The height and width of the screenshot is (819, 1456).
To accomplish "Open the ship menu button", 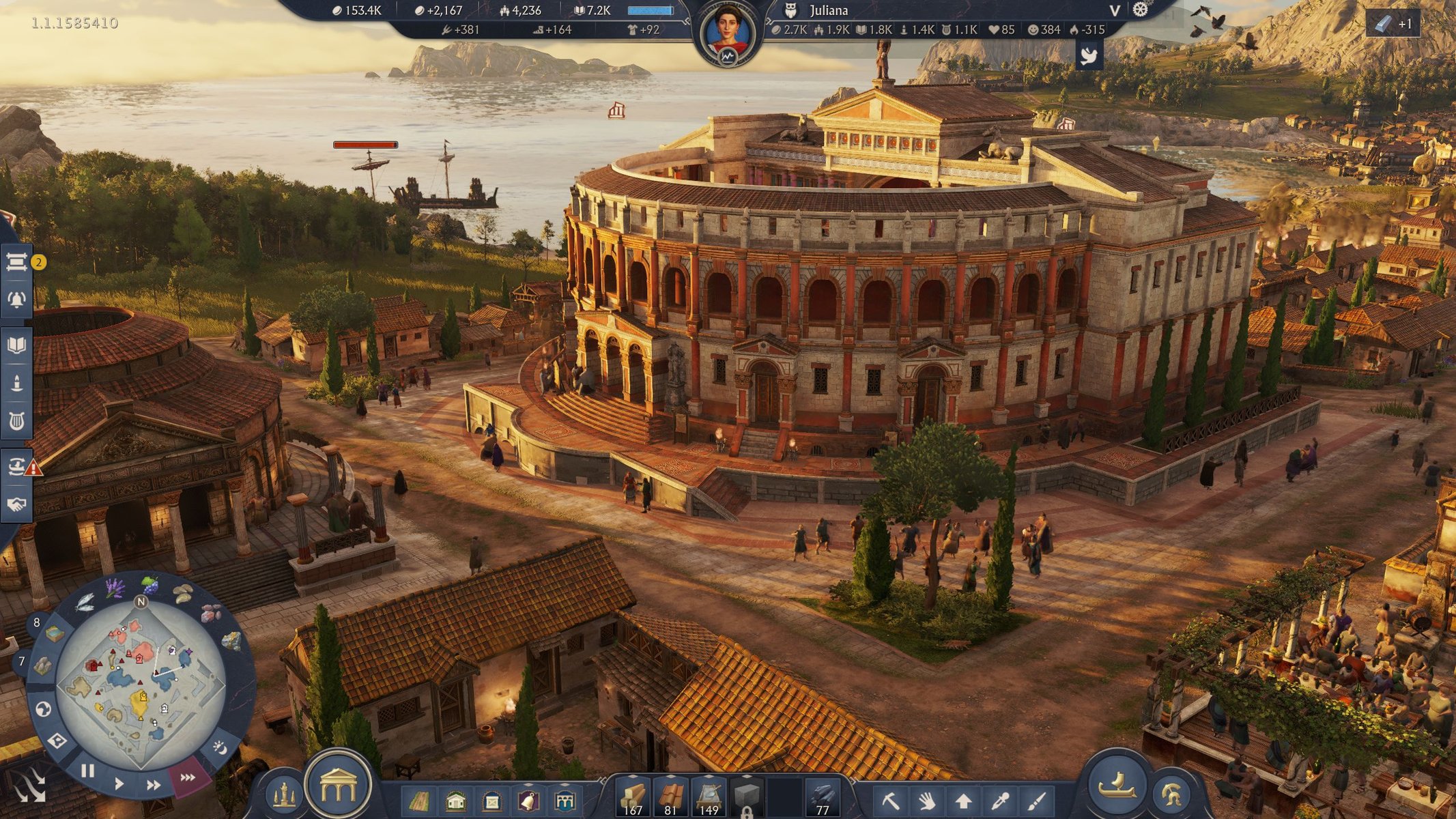I will pos(1117,785).
